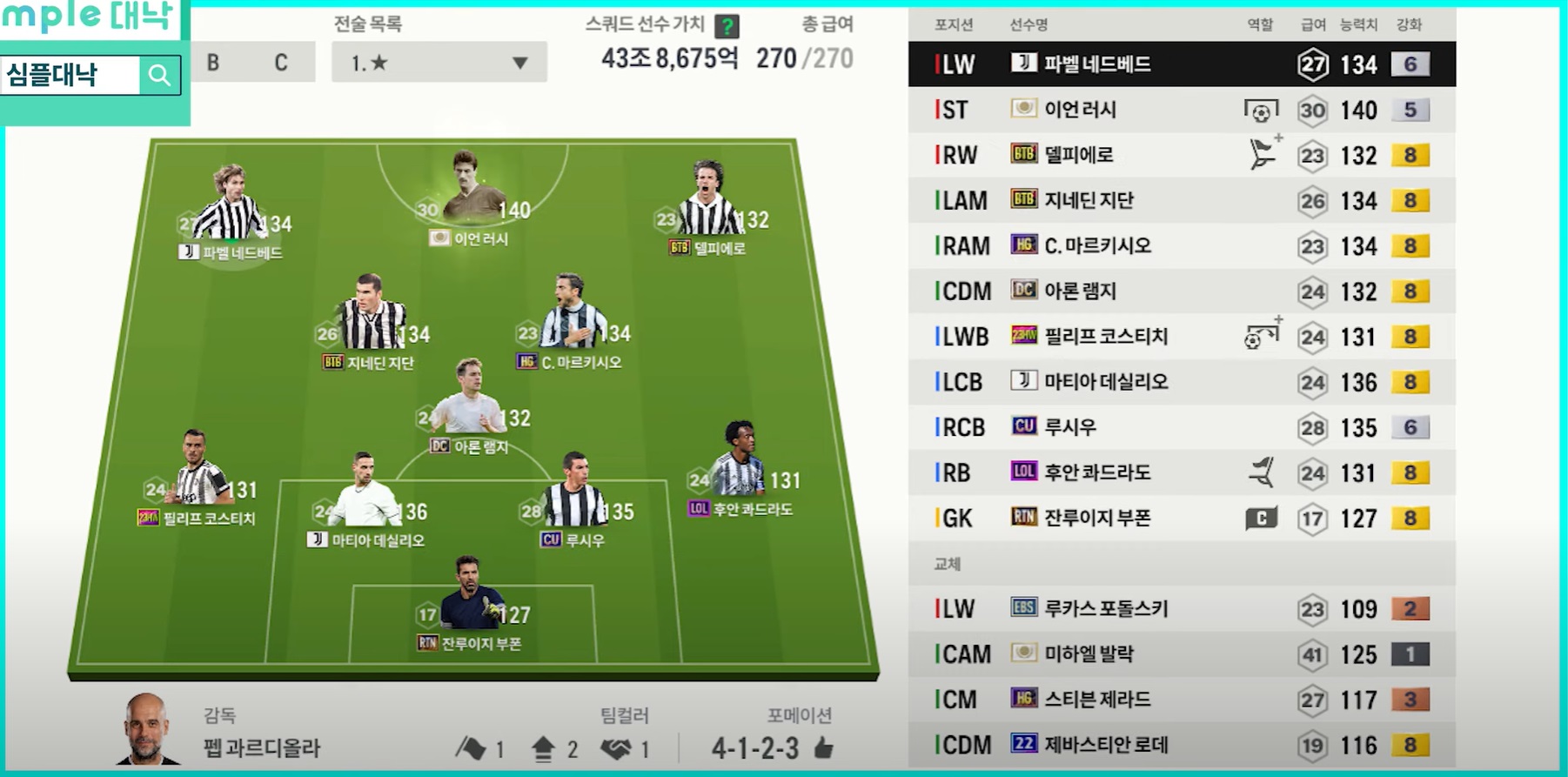Switch to squad tab B
1568x777 pixels.
(x=213, y=63)
